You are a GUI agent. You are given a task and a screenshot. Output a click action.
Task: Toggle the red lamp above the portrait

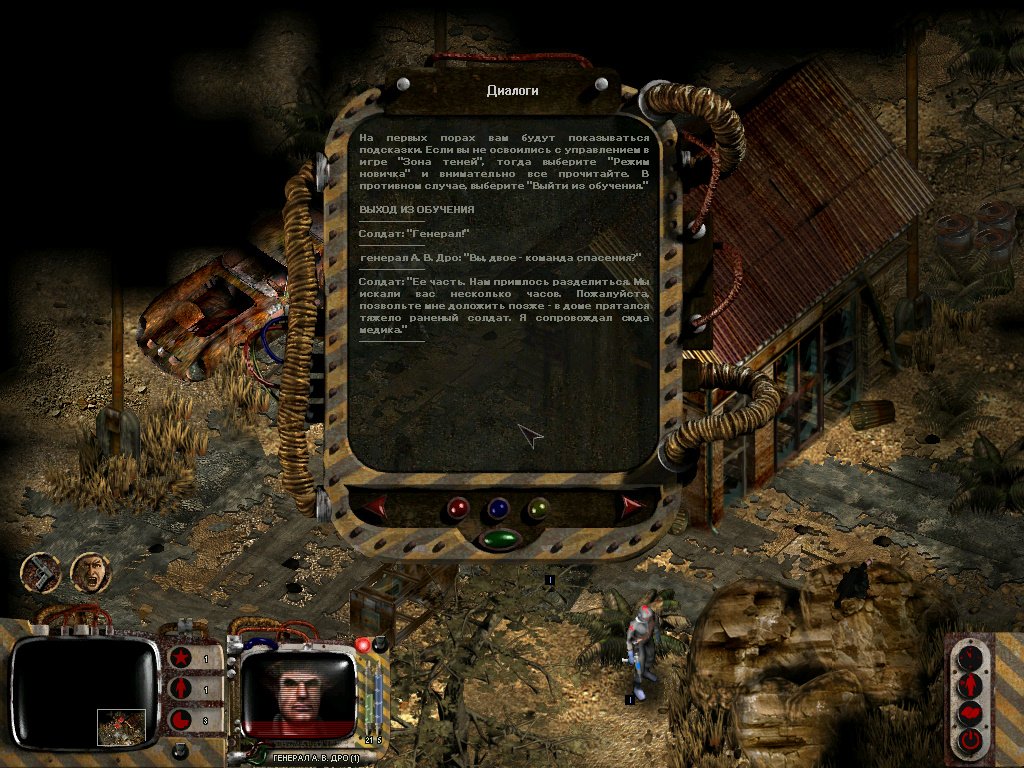[x=363, y=644]
